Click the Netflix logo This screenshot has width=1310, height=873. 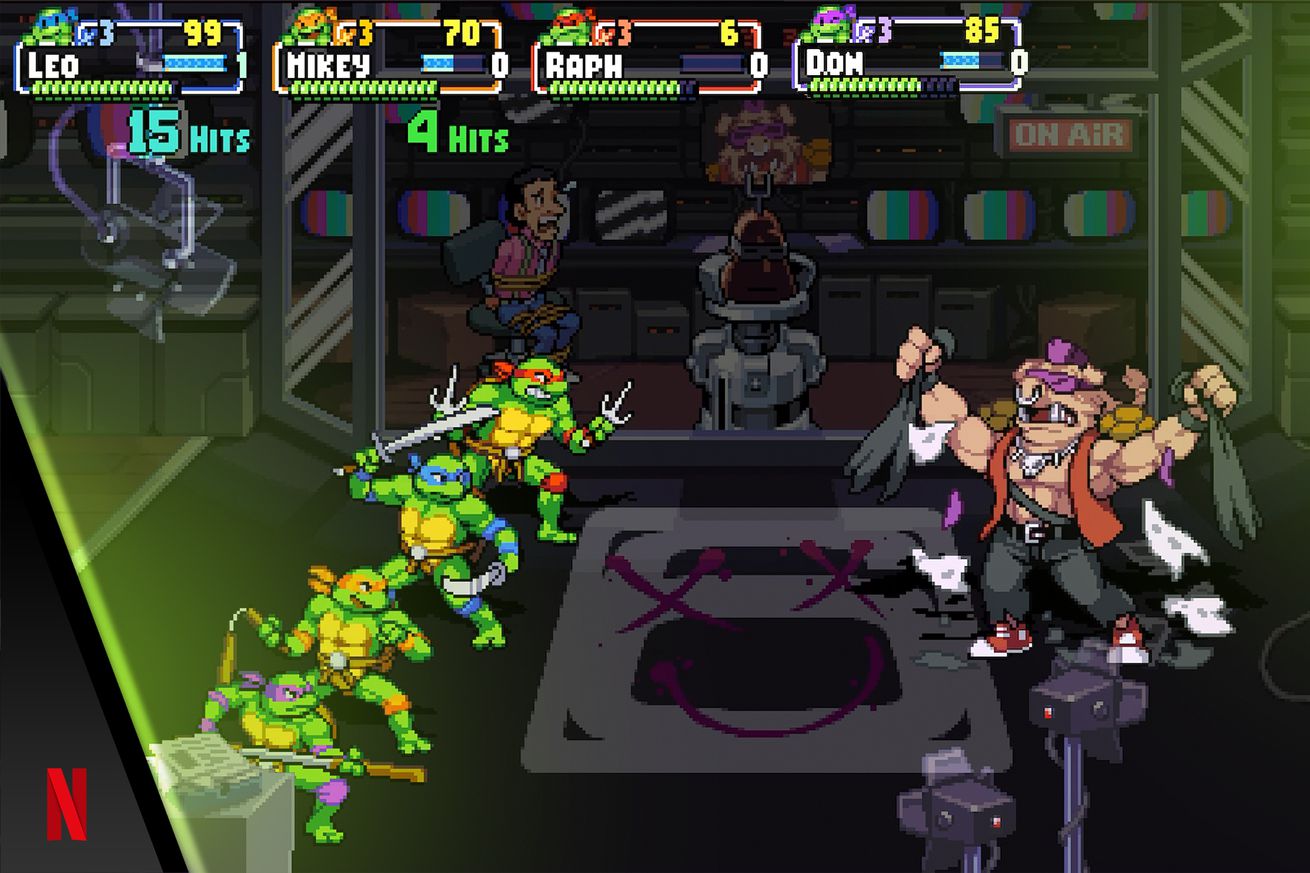(x=67, y=803)
